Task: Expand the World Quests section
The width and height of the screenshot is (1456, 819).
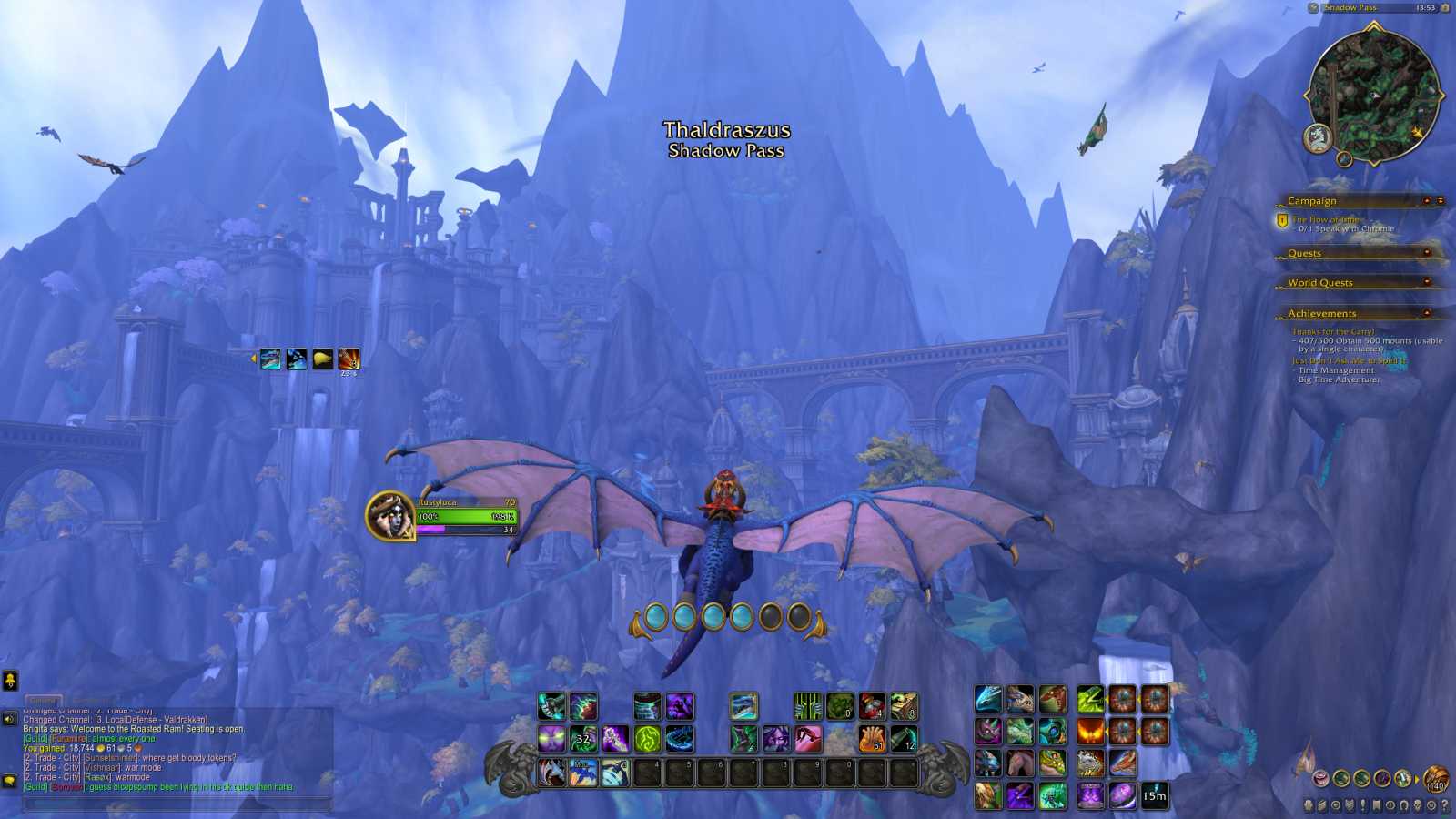Action: [x=1427, y=283]
